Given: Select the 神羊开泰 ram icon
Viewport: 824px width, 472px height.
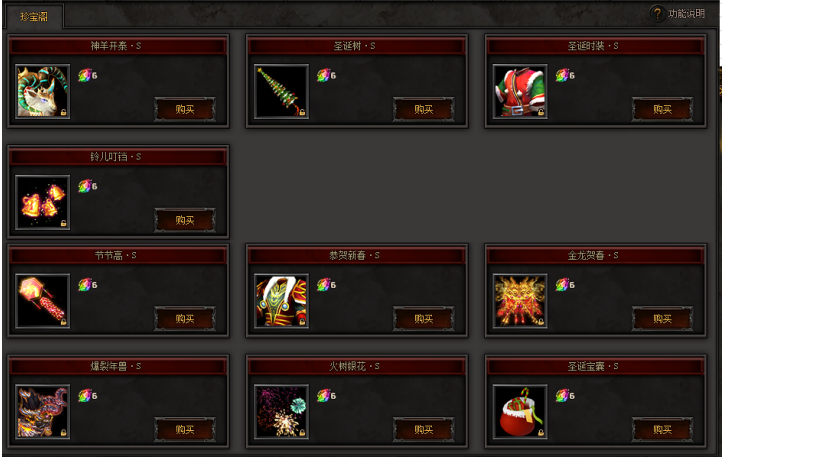Looking at the screenshot, I should 43,92.
